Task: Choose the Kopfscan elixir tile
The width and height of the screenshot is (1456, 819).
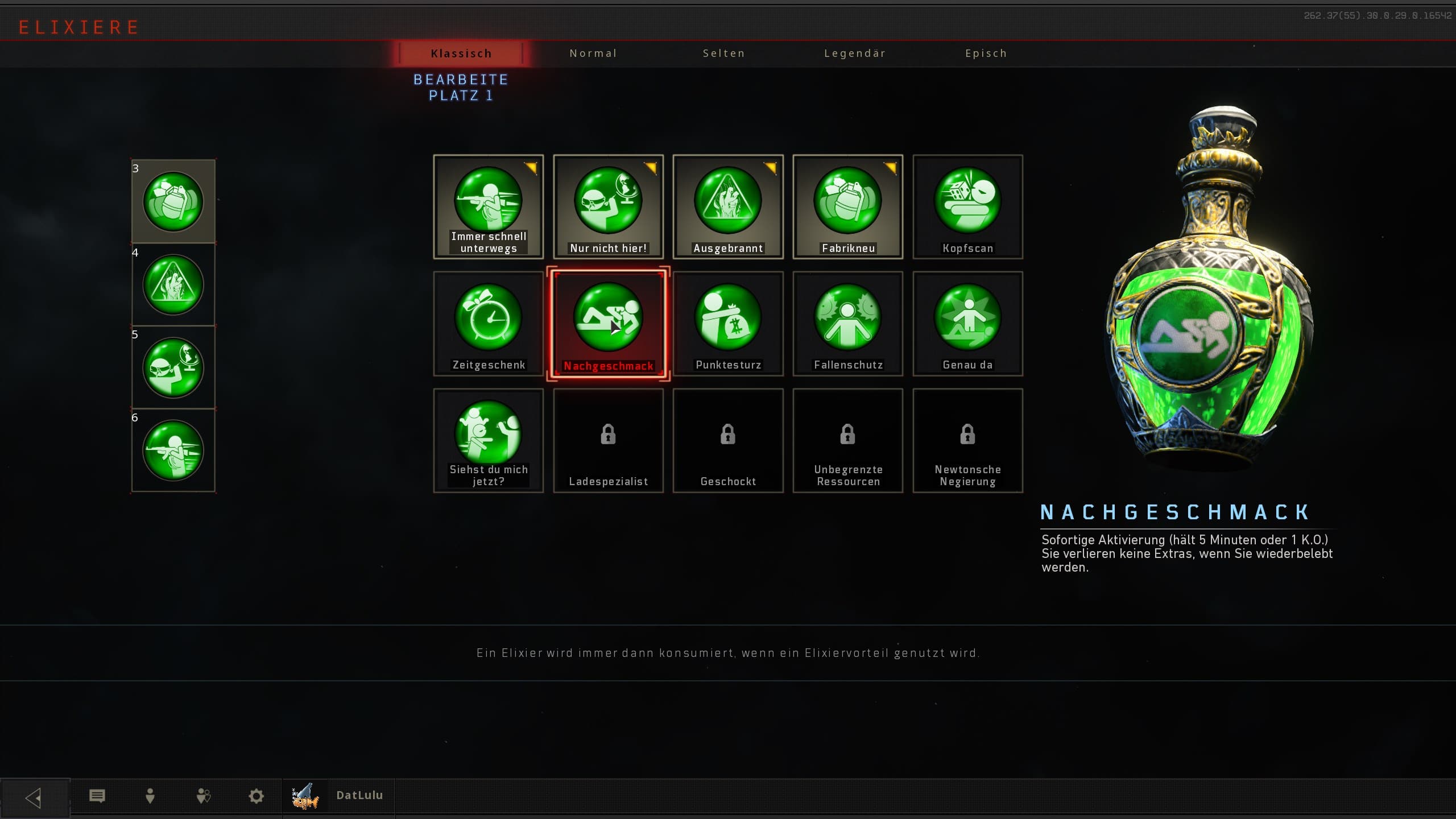Action: [x=967, y=207]
